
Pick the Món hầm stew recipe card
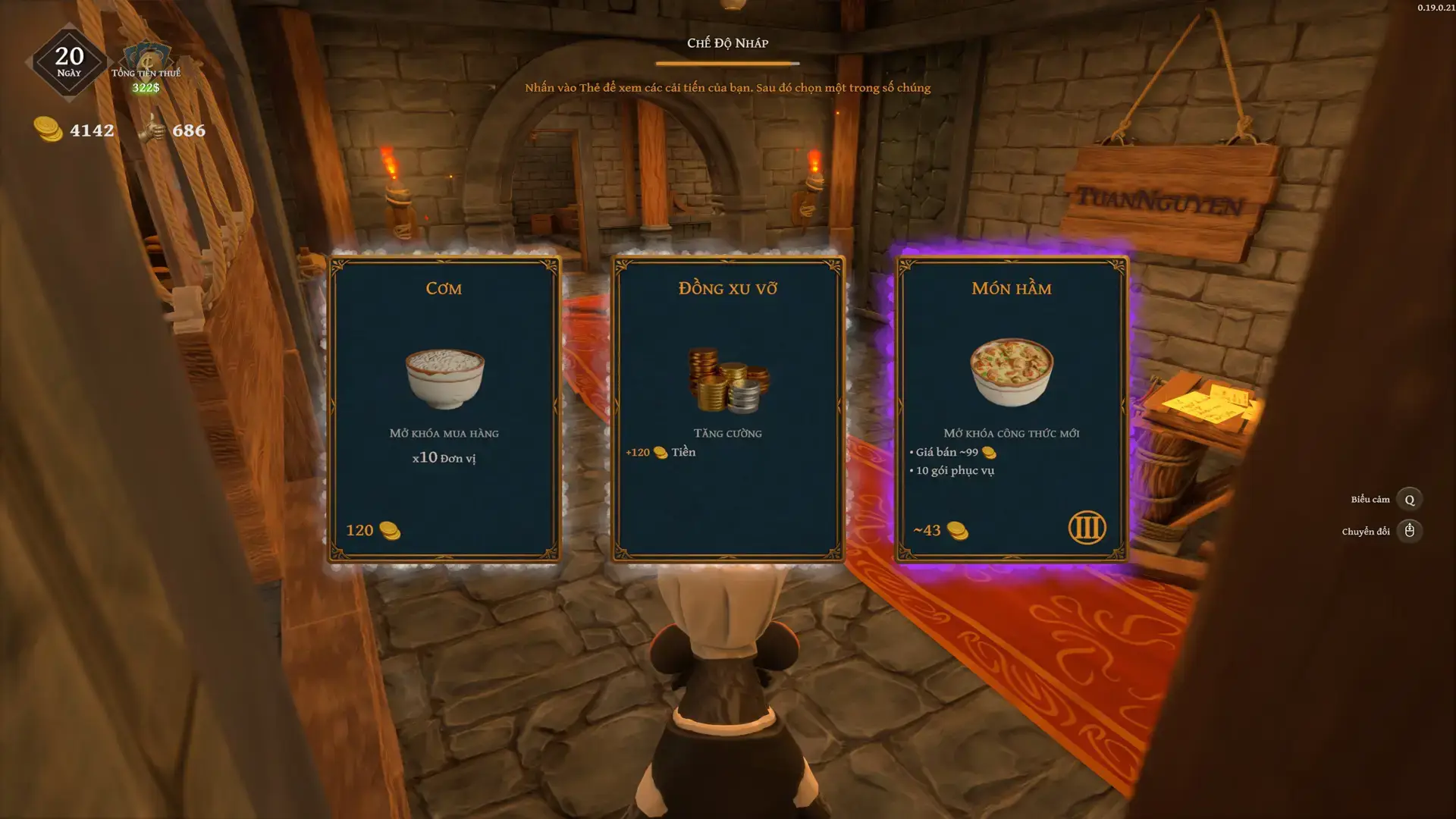coord(1011,409)
